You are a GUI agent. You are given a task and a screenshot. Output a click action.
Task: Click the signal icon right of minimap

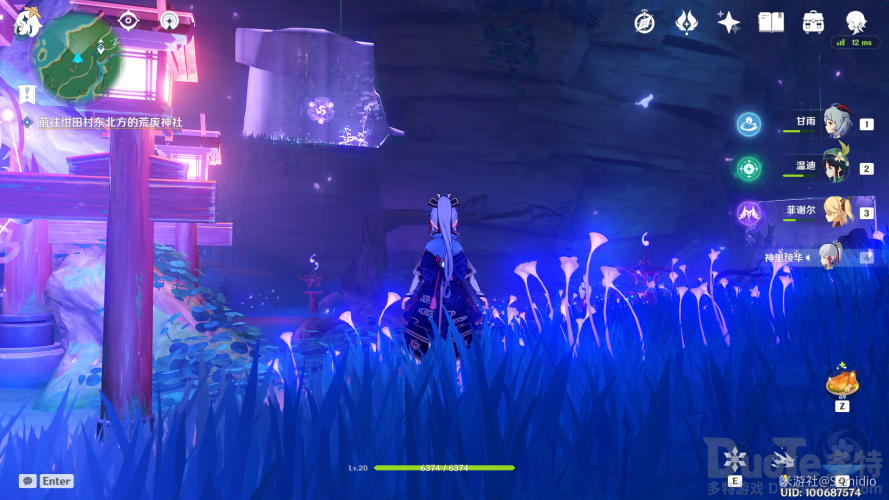pyautogui.click(x=169, y=21)
